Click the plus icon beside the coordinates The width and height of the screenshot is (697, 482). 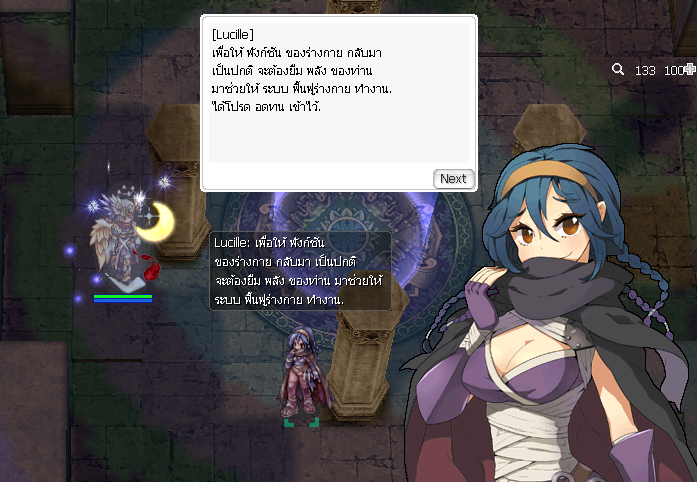690,70
